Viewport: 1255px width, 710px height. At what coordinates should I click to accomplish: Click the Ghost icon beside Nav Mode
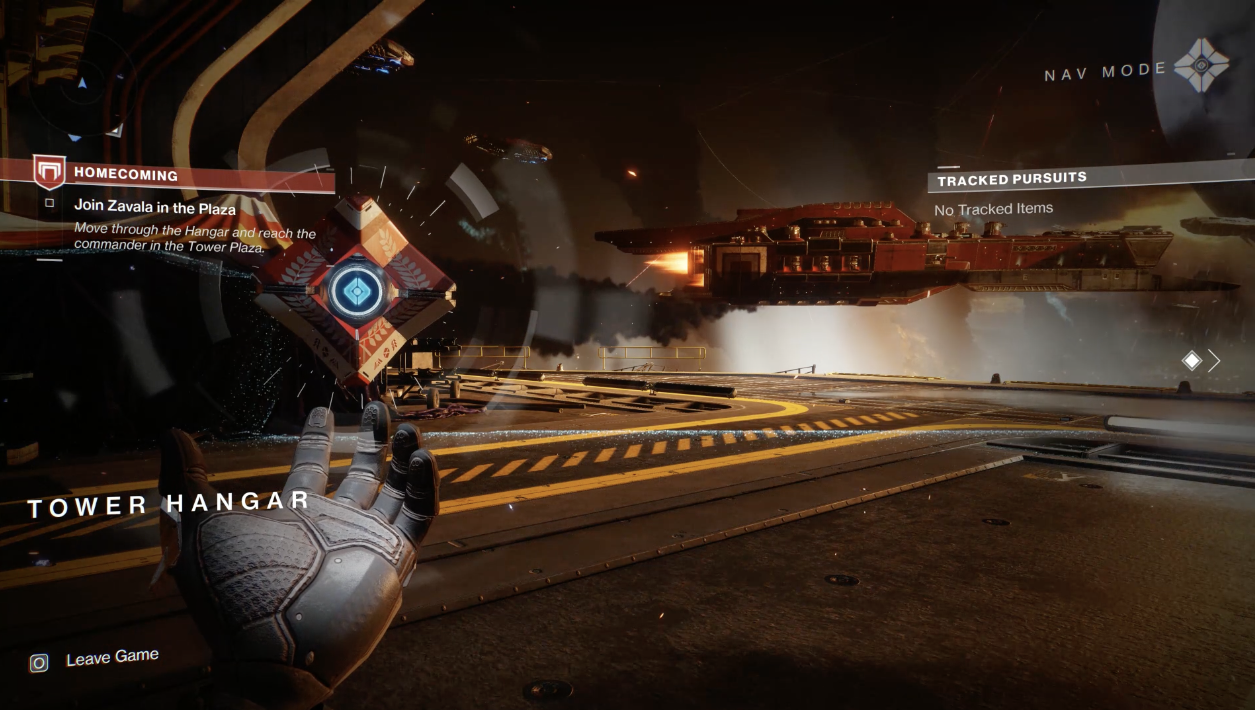point(1201,67)
